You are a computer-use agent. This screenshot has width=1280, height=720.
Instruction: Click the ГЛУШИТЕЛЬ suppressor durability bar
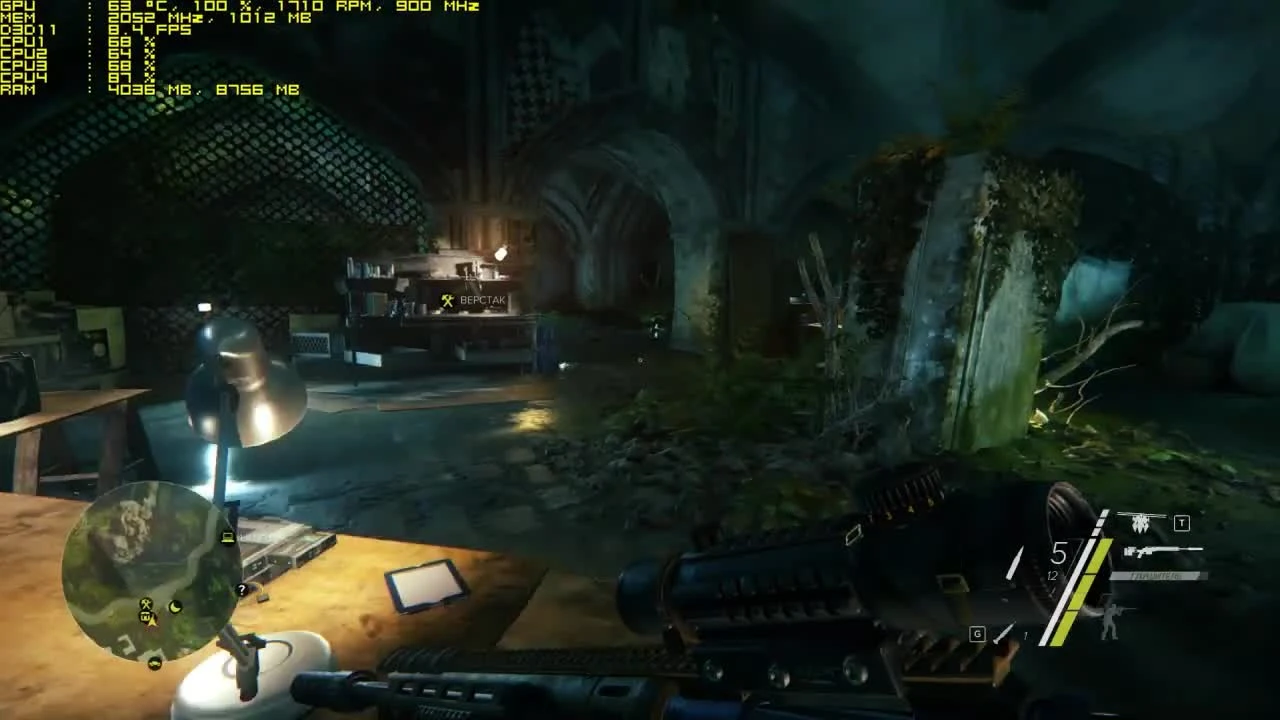[1157, 576]
